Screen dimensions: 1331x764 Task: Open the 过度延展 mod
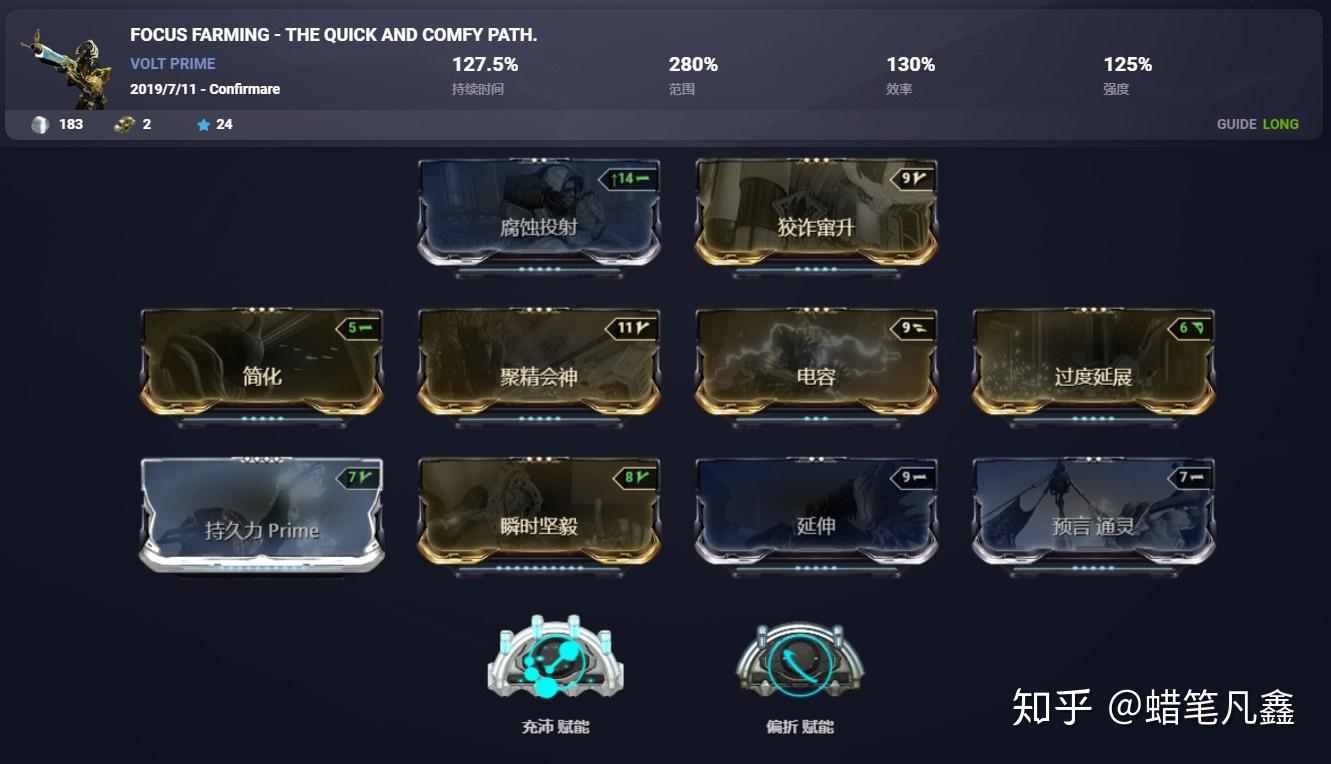pyautogui.click(x=1092, y=367)
